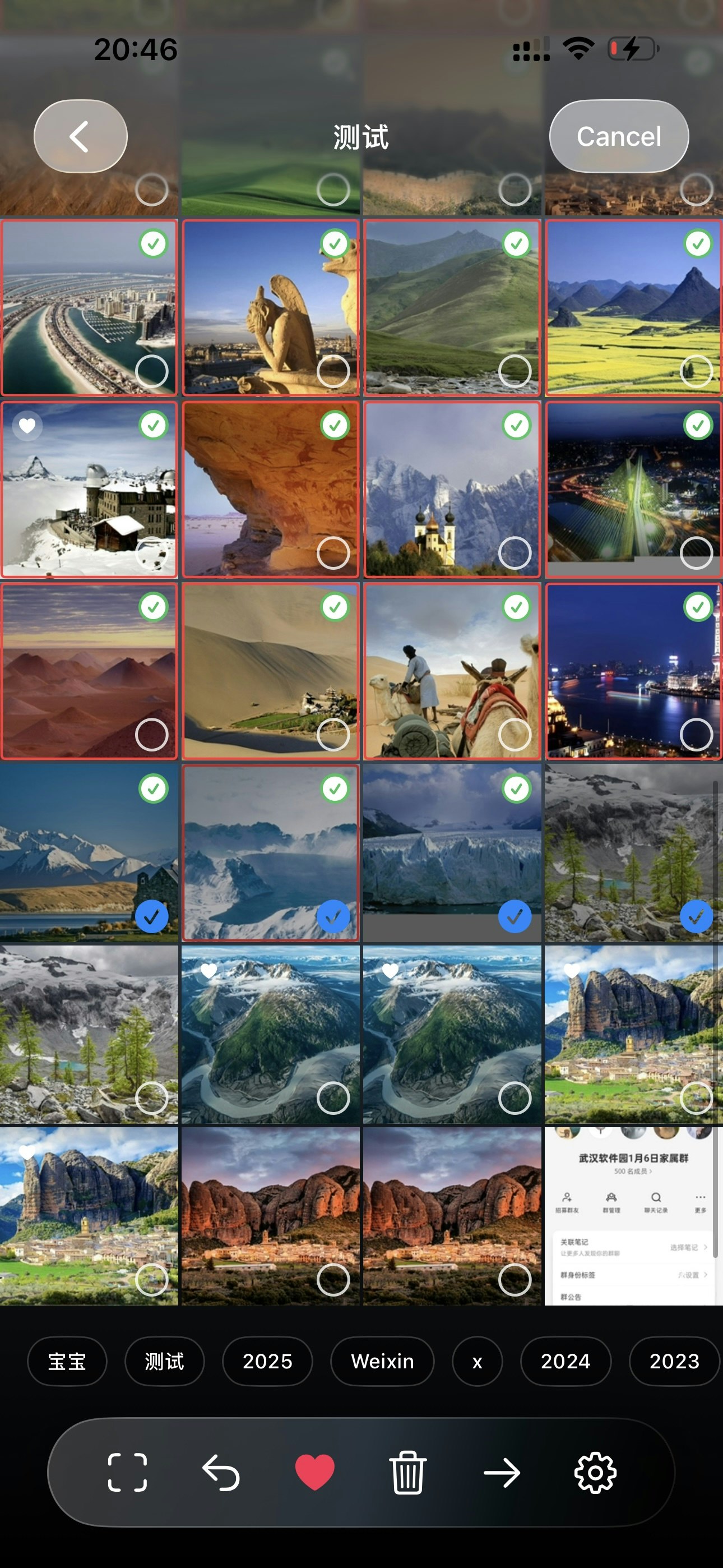Toggle the green checkmark on the yellow flower fields photo
The height and width of the screenshot is (1568, 723).
(x=697, y=242)
